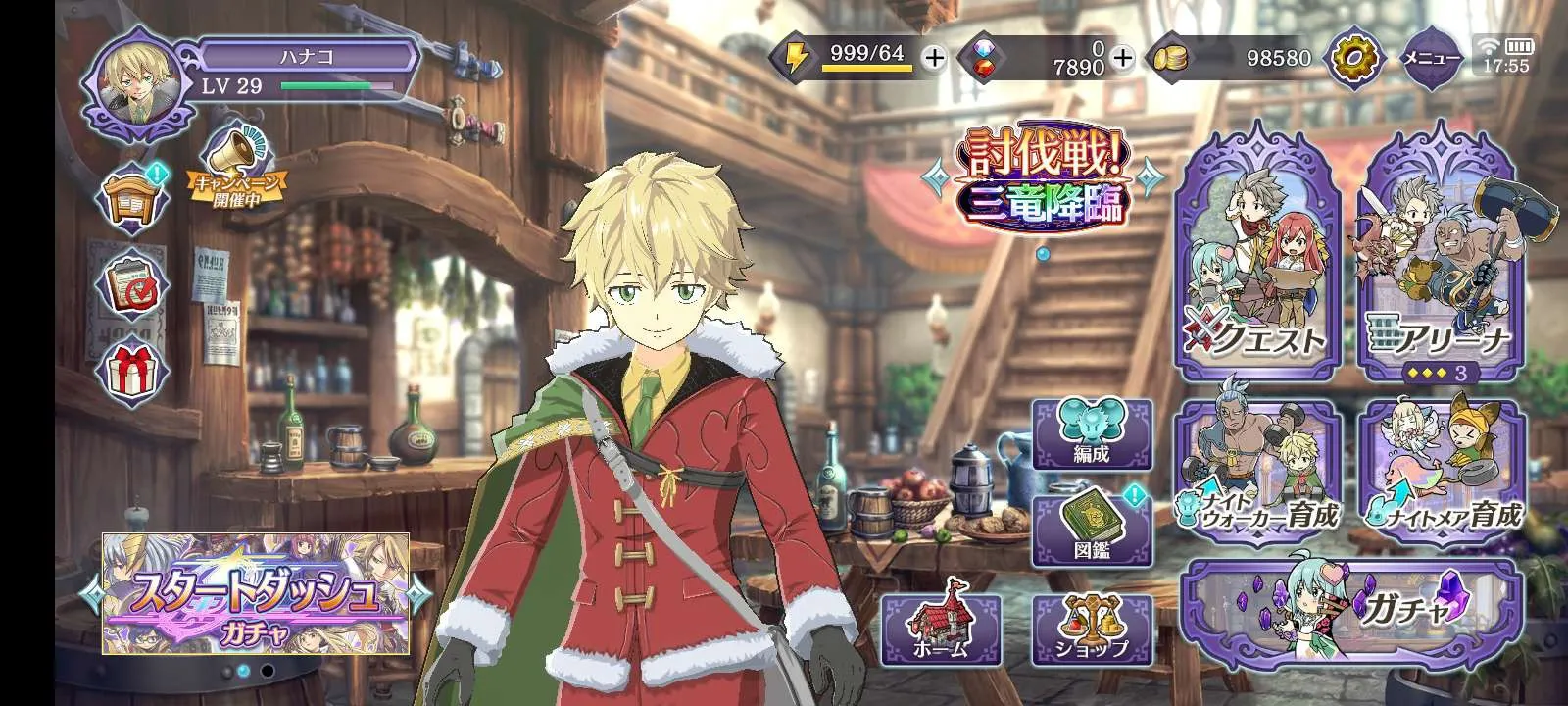Viewport: 1568px width, 706px height.
Task: Tap the ホーム home button
Action: 941,629
